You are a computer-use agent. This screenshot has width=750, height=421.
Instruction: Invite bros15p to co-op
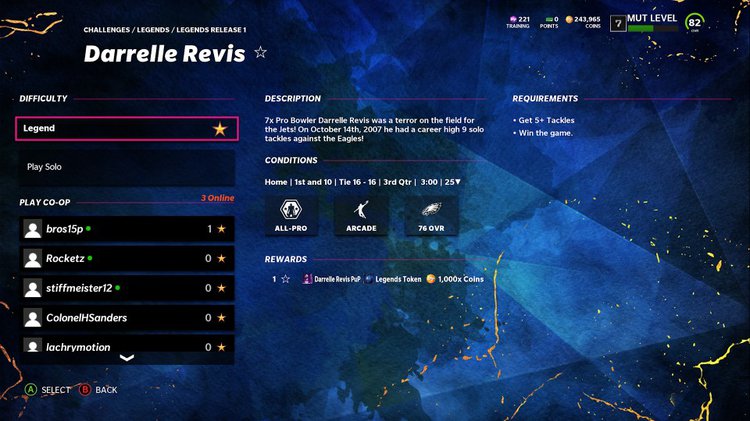click(x=127, y=229)
